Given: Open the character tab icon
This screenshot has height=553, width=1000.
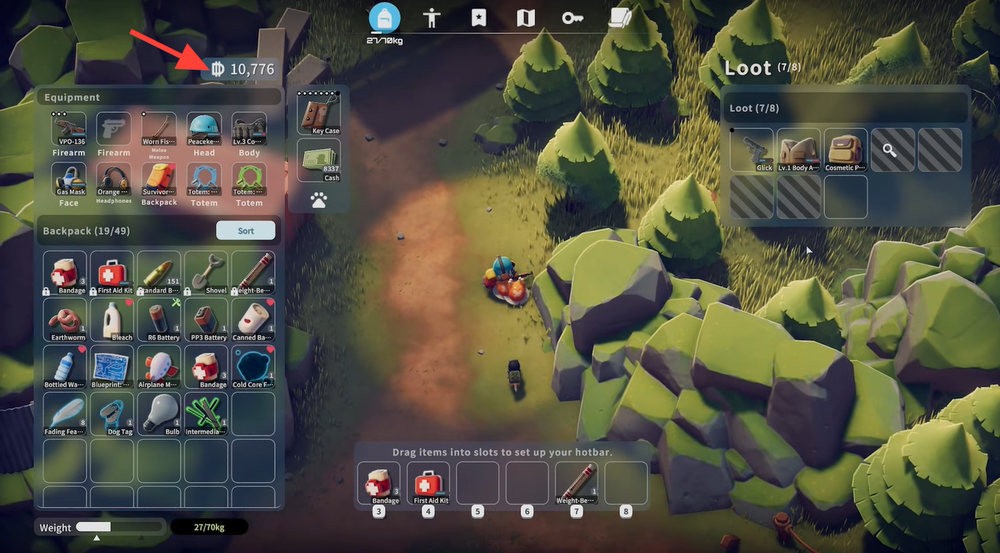Looking at the screenshot, I should coord(432,17).
